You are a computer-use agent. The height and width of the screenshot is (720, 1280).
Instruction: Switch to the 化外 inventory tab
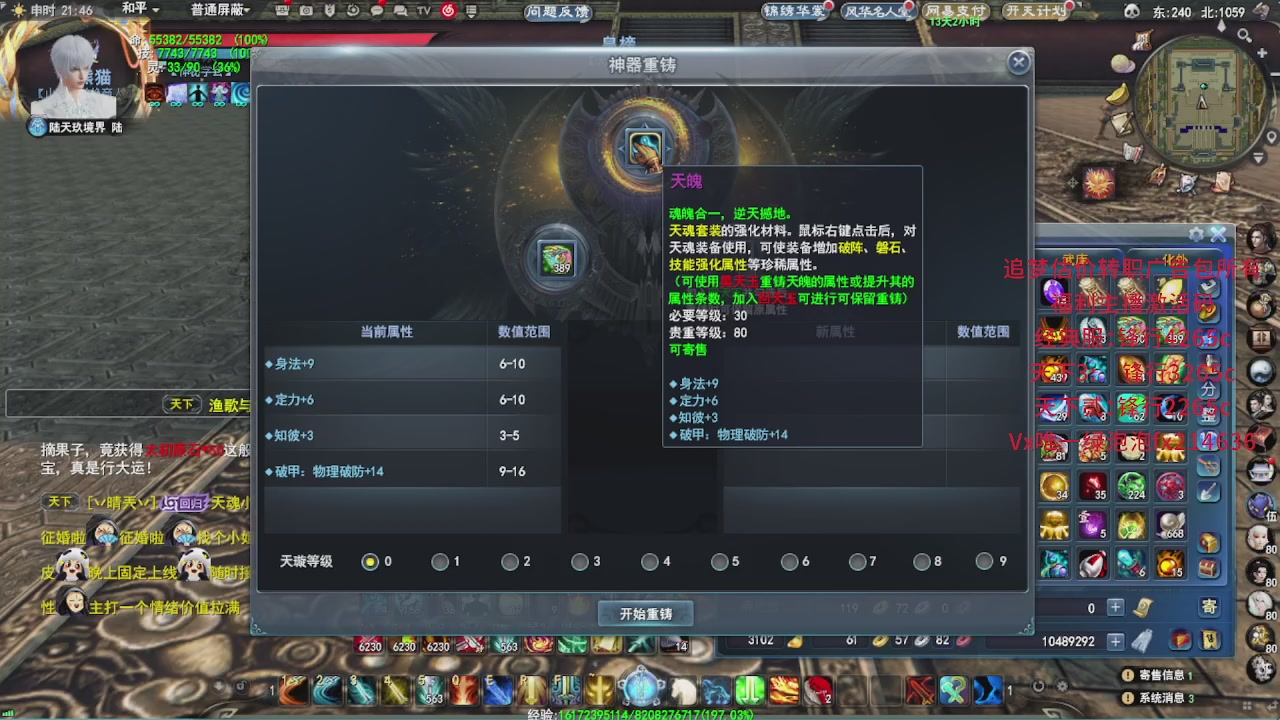click(1172, 258)
